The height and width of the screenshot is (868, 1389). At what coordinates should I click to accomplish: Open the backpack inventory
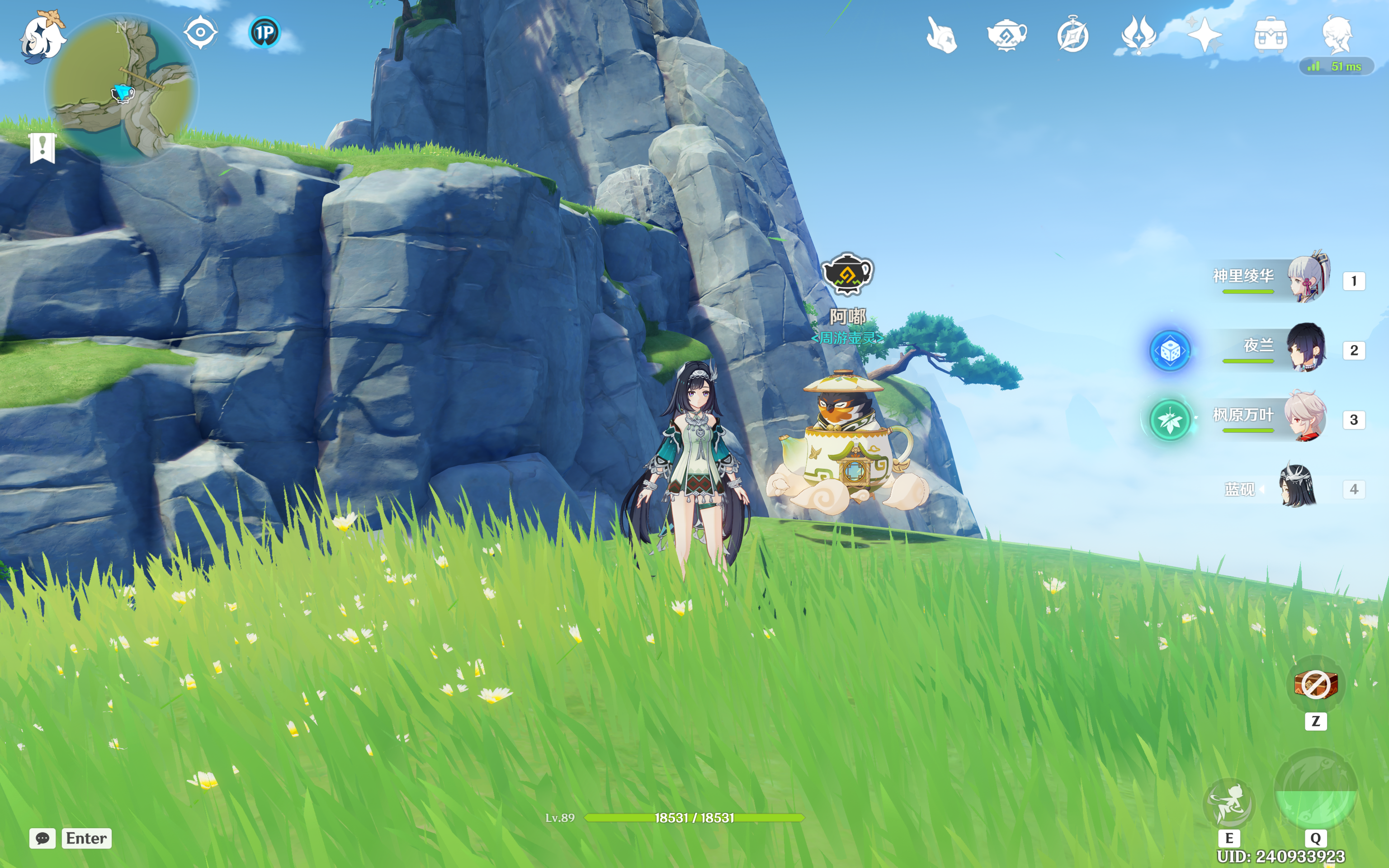tap(1270, 35)
